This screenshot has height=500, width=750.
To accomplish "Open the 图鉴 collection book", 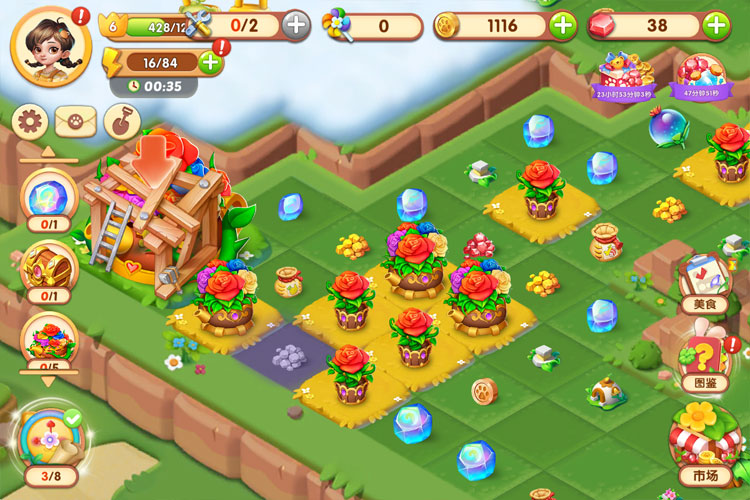I will tap(704, 360).
